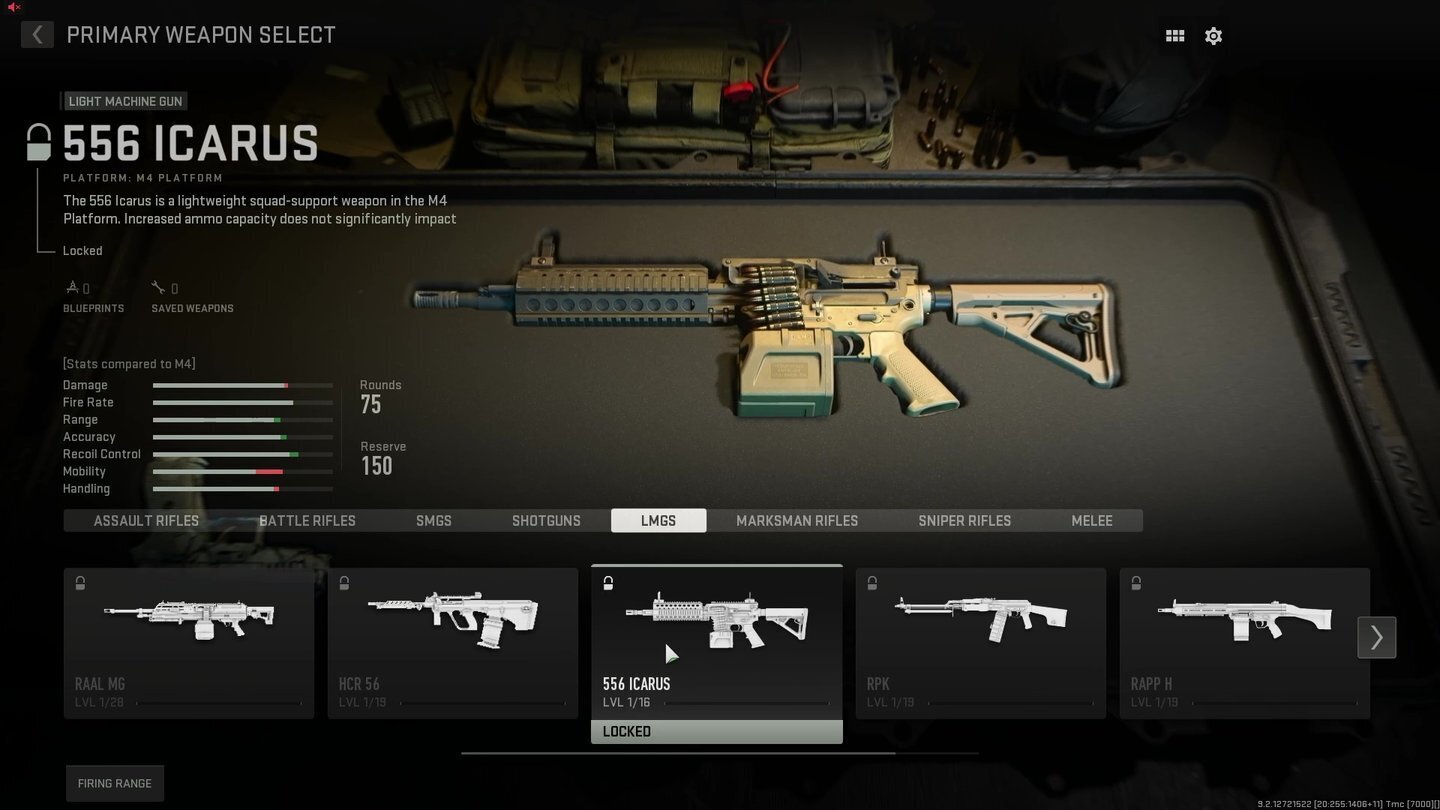1440x810 pixels.
Task: Click the FIRING RANGE button
Action: 114,783
